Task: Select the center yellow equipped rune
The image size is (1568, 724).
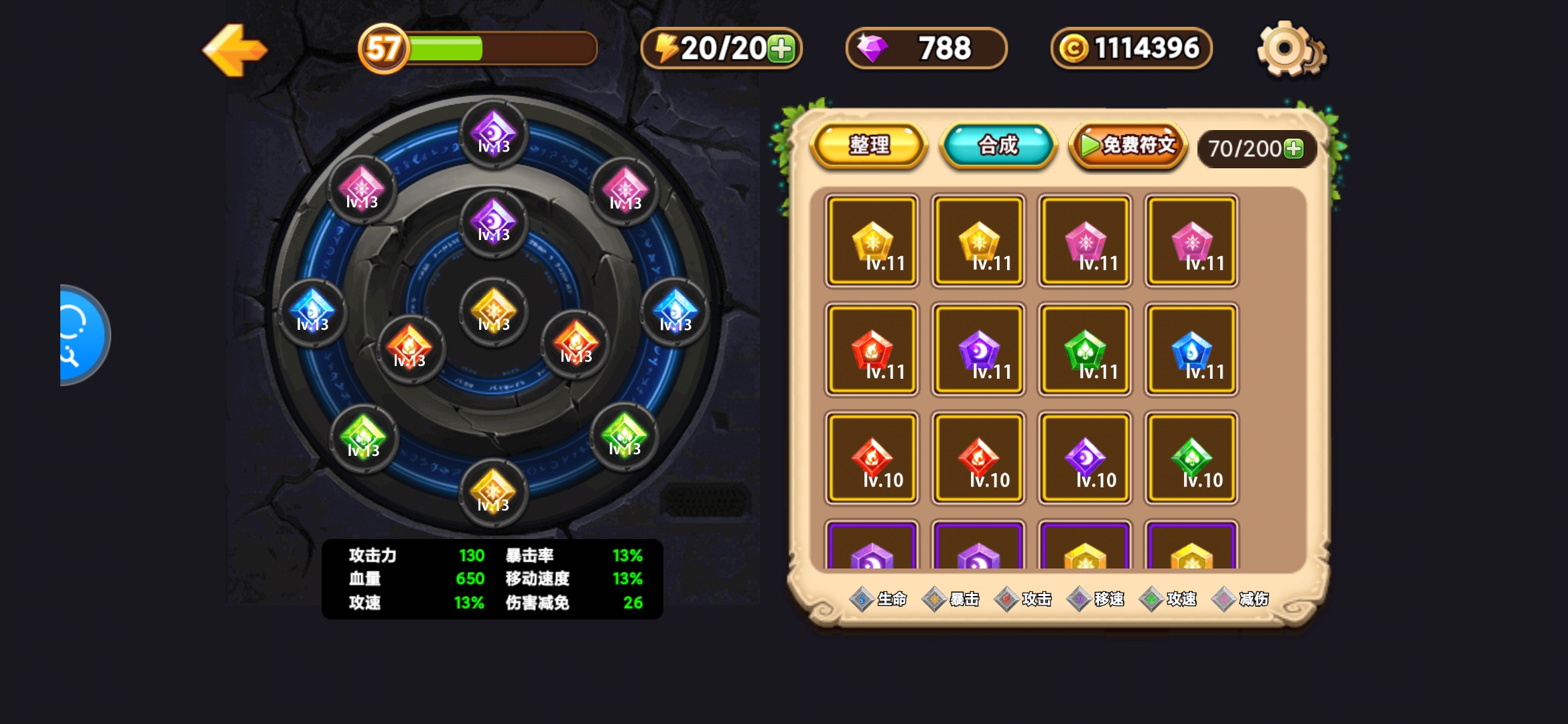Action: click(x=494, y=312)
